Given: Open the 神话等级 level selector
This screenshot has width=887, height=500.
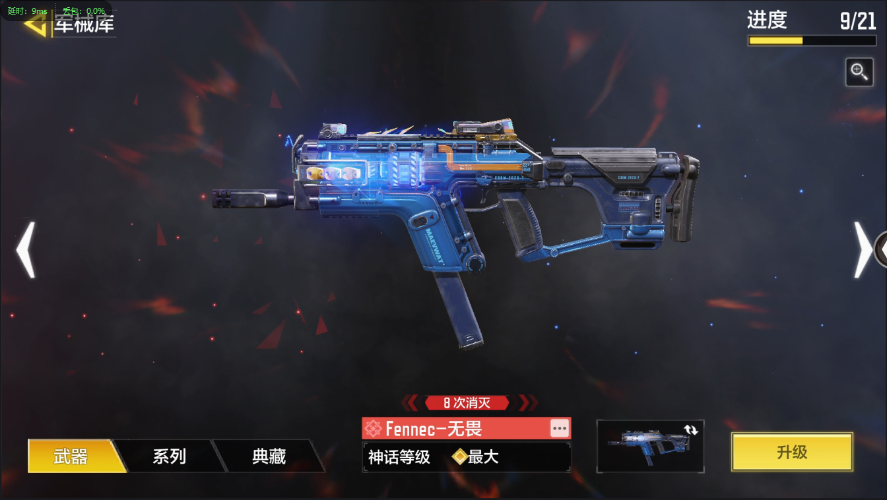Looking at the screenshot, I should [466, 457].
